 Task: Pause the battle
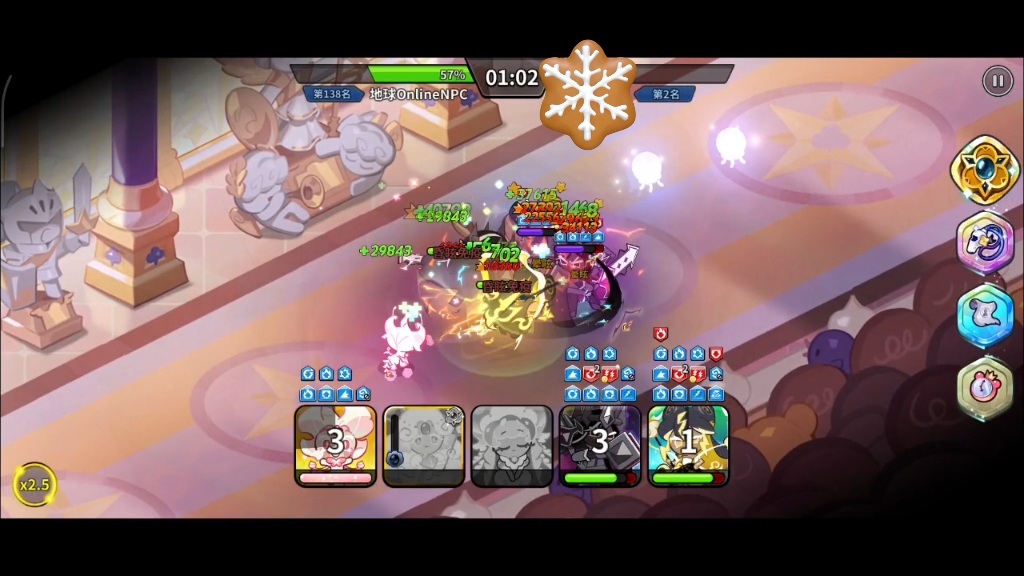(x=997, y=81)
